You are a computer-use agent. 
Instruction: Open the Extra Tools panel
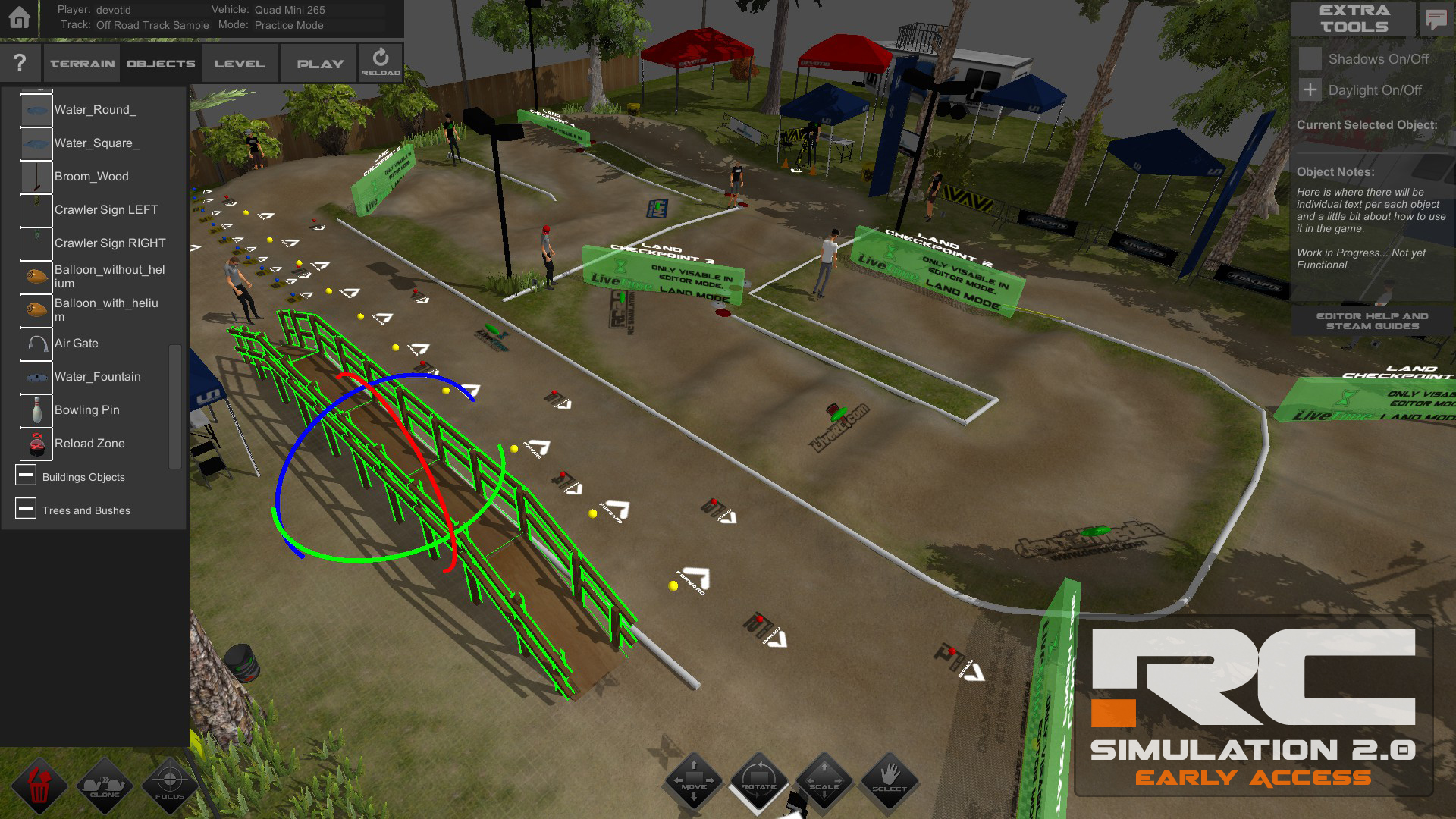(x=1353, y=19)
